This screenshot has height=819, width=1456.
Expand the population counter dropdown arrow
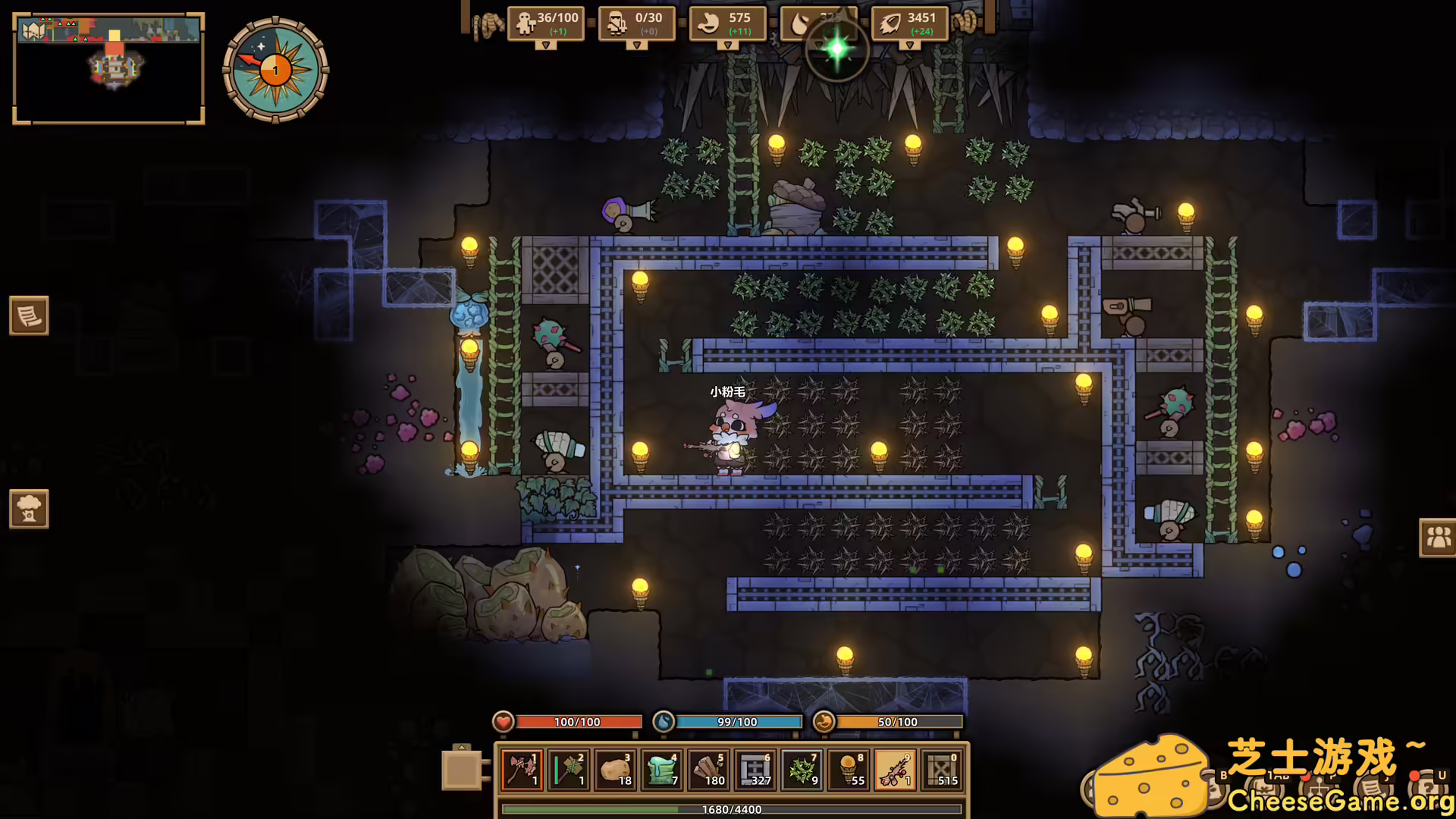pos(545,45)
